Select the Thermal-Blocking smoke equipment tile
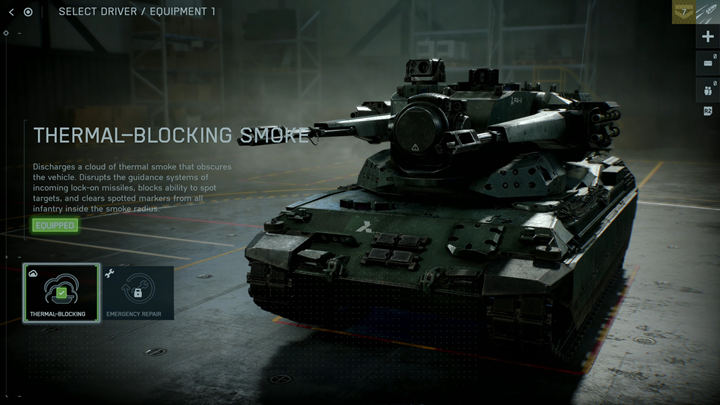This screenshot has width=720, height=405. (62, 292)
